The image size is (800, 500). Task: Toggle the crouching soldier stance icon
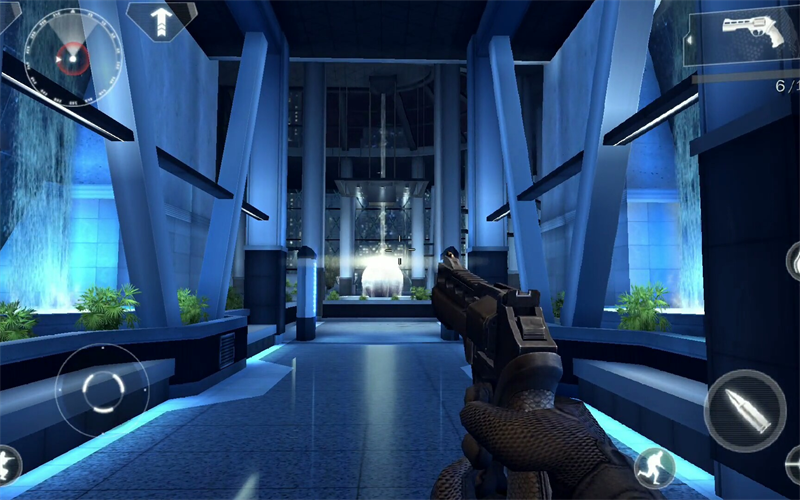coord(8,465)
